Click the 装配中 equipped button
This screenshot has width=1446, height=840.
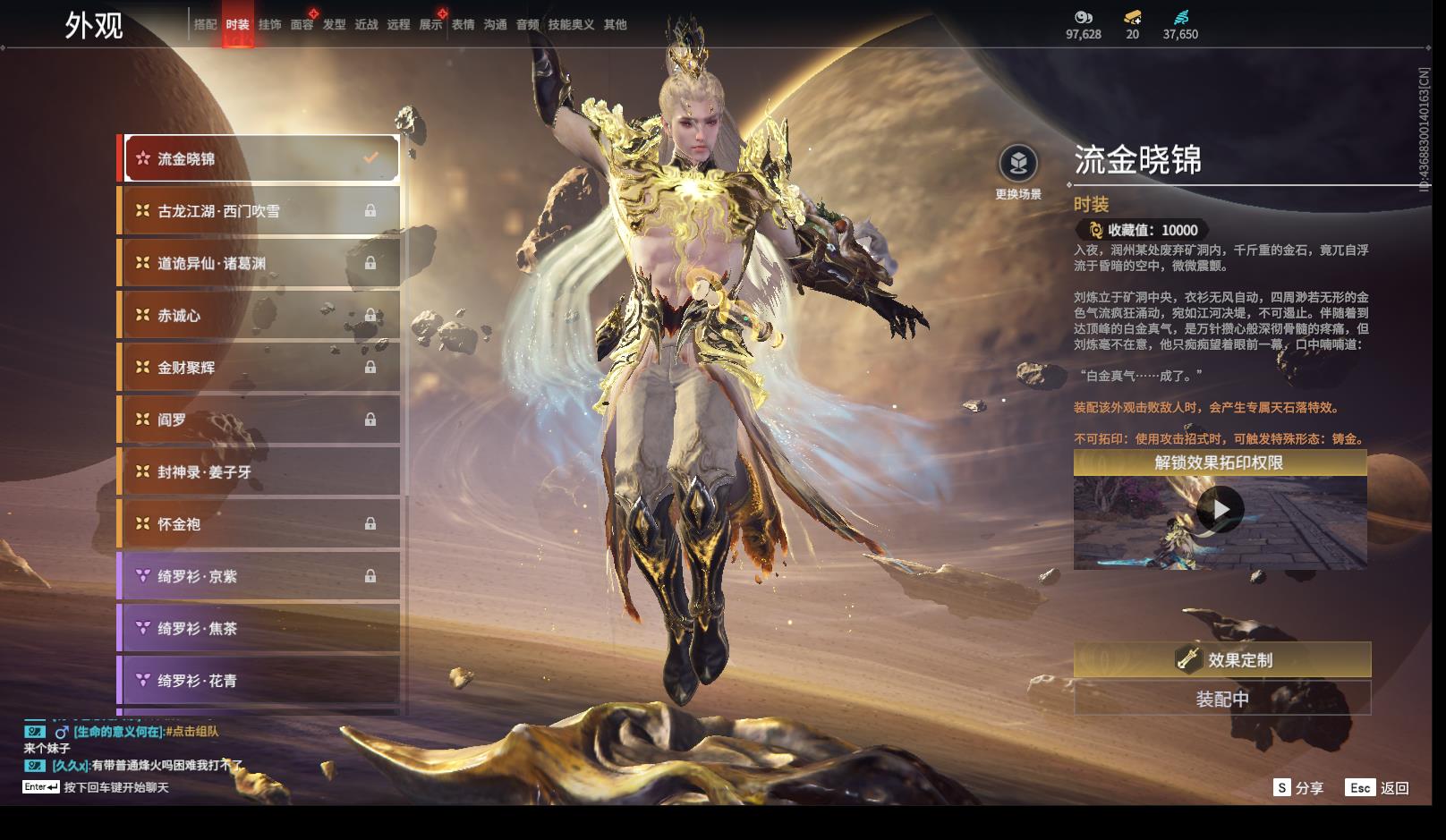point(1221,699)
